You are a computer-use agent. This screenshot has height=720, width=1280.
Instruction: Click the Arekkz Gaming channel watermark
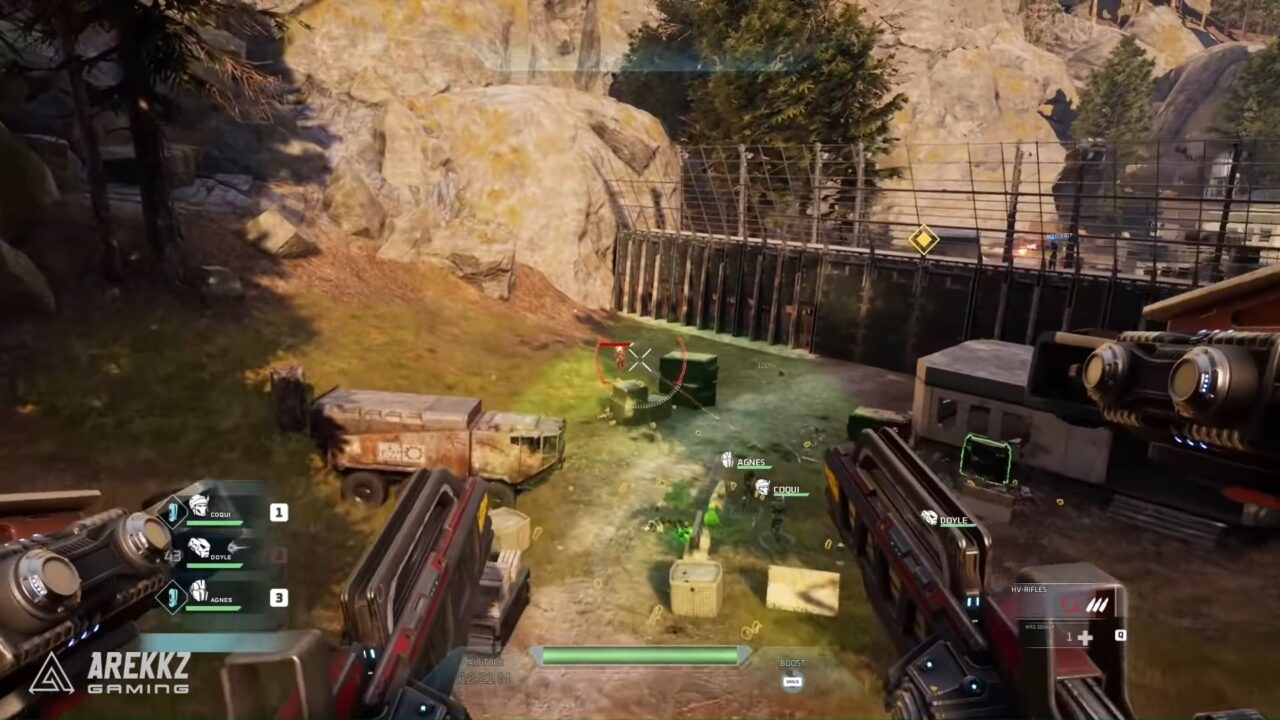(110, 673)
